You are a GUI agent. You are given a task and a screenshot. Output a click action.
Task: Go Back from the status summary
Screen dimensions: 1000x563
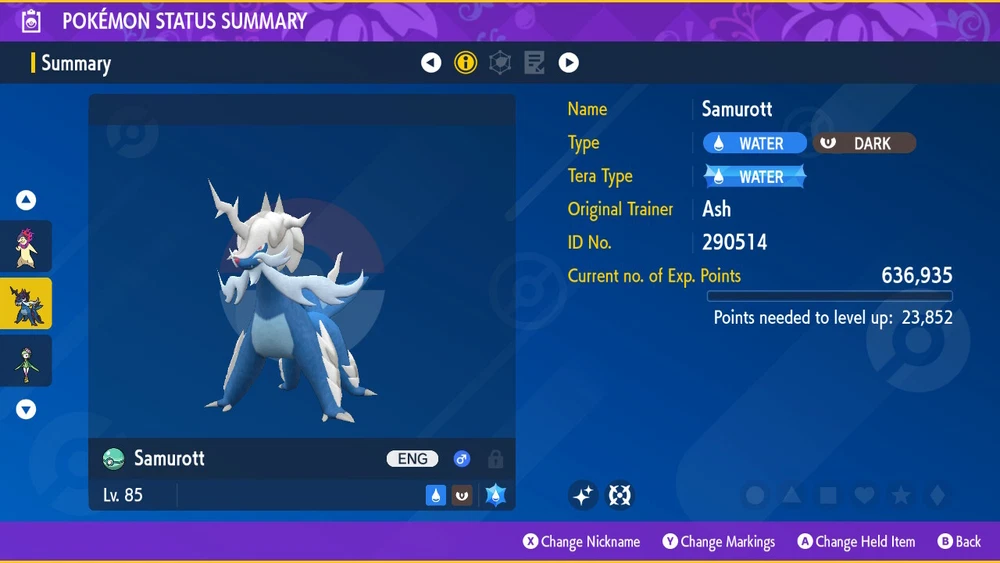pos(959,542)
